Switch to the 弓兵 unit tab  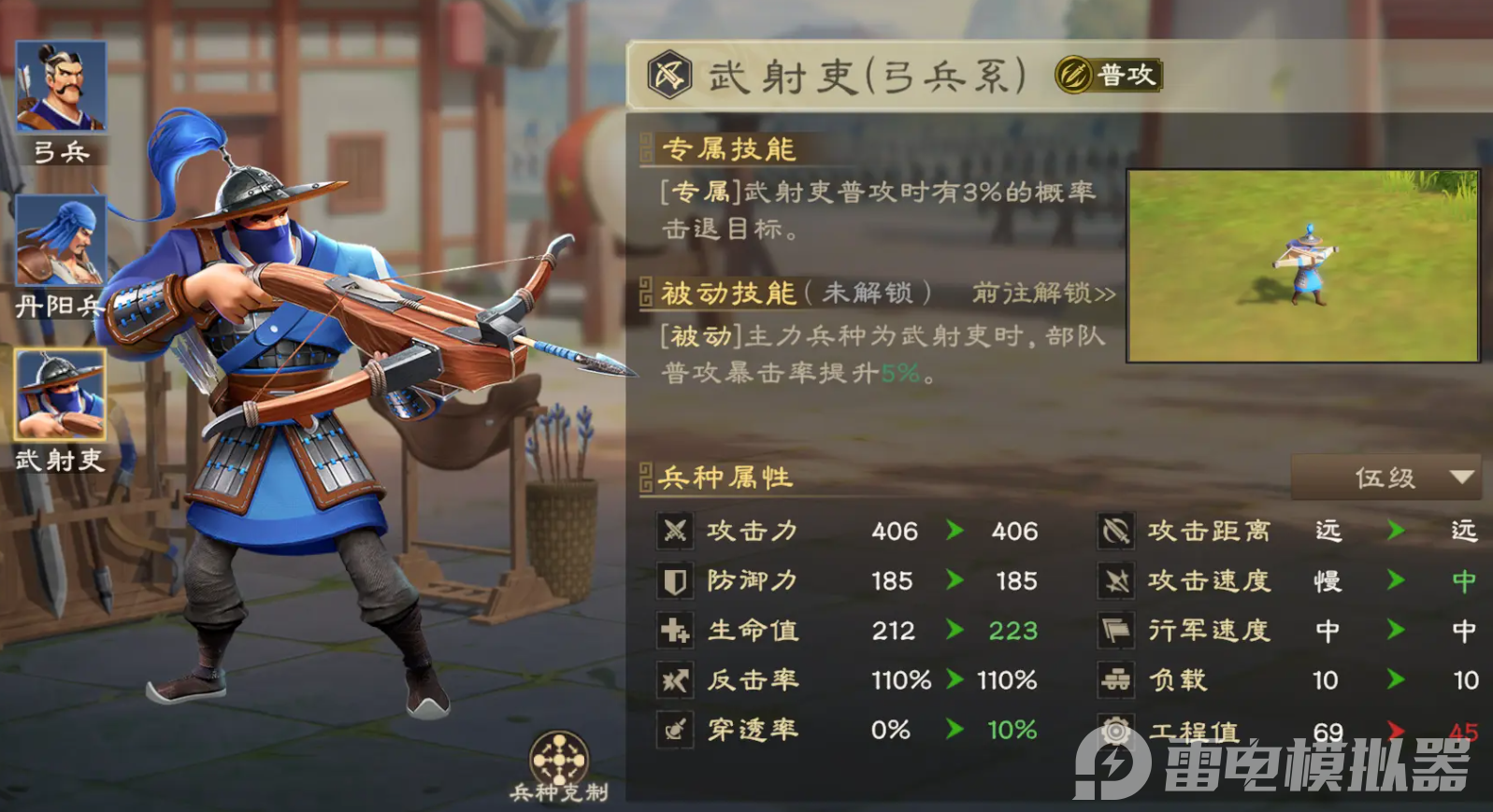[x=59, y=87]
